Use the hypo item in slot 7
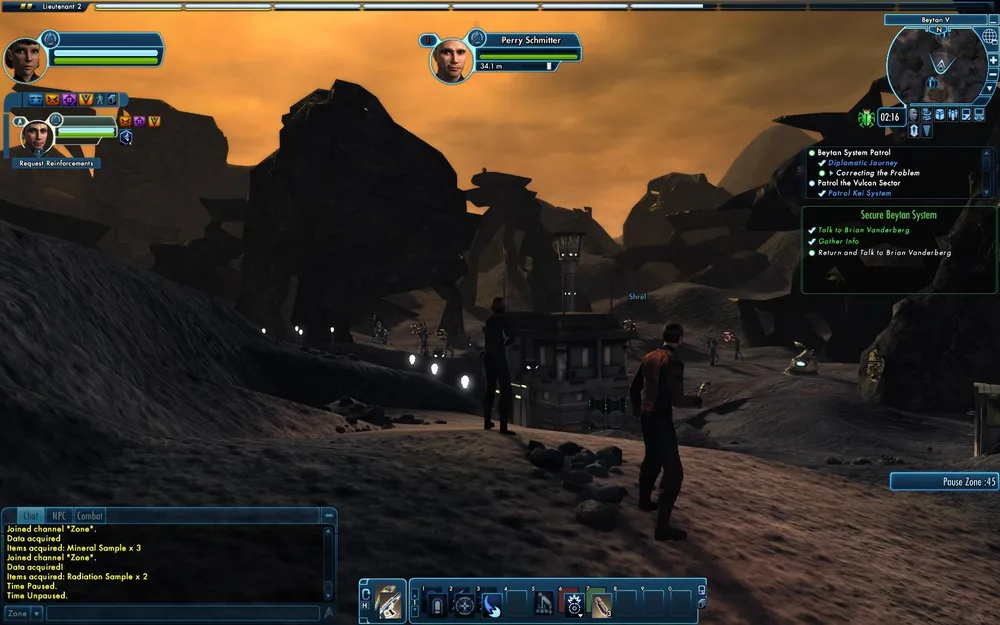Viewport: 1000px width, 625px height. pos(599,604)
